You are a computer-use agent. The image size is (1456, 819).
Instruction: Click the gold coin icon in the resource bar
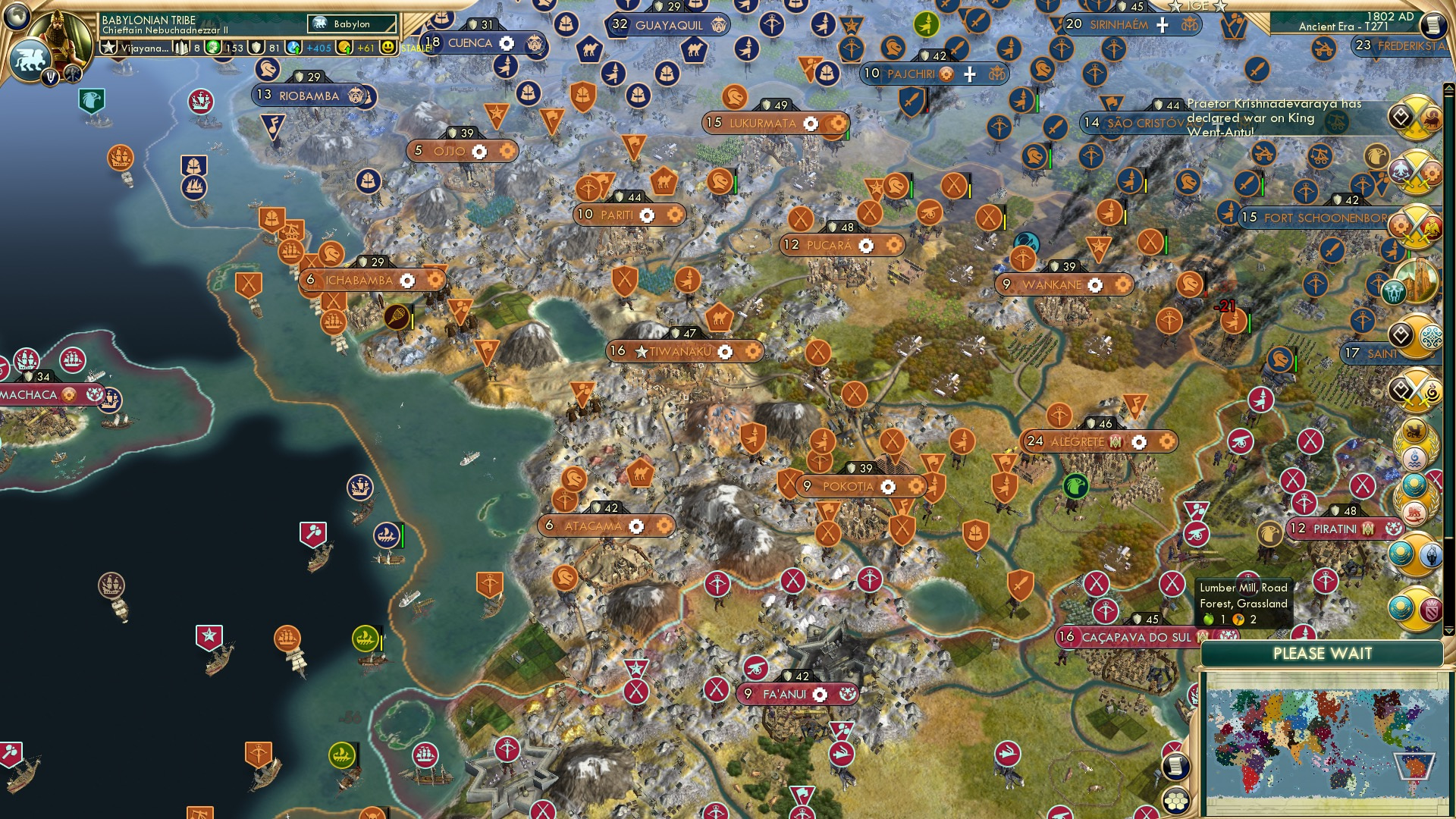click(345, 47)
